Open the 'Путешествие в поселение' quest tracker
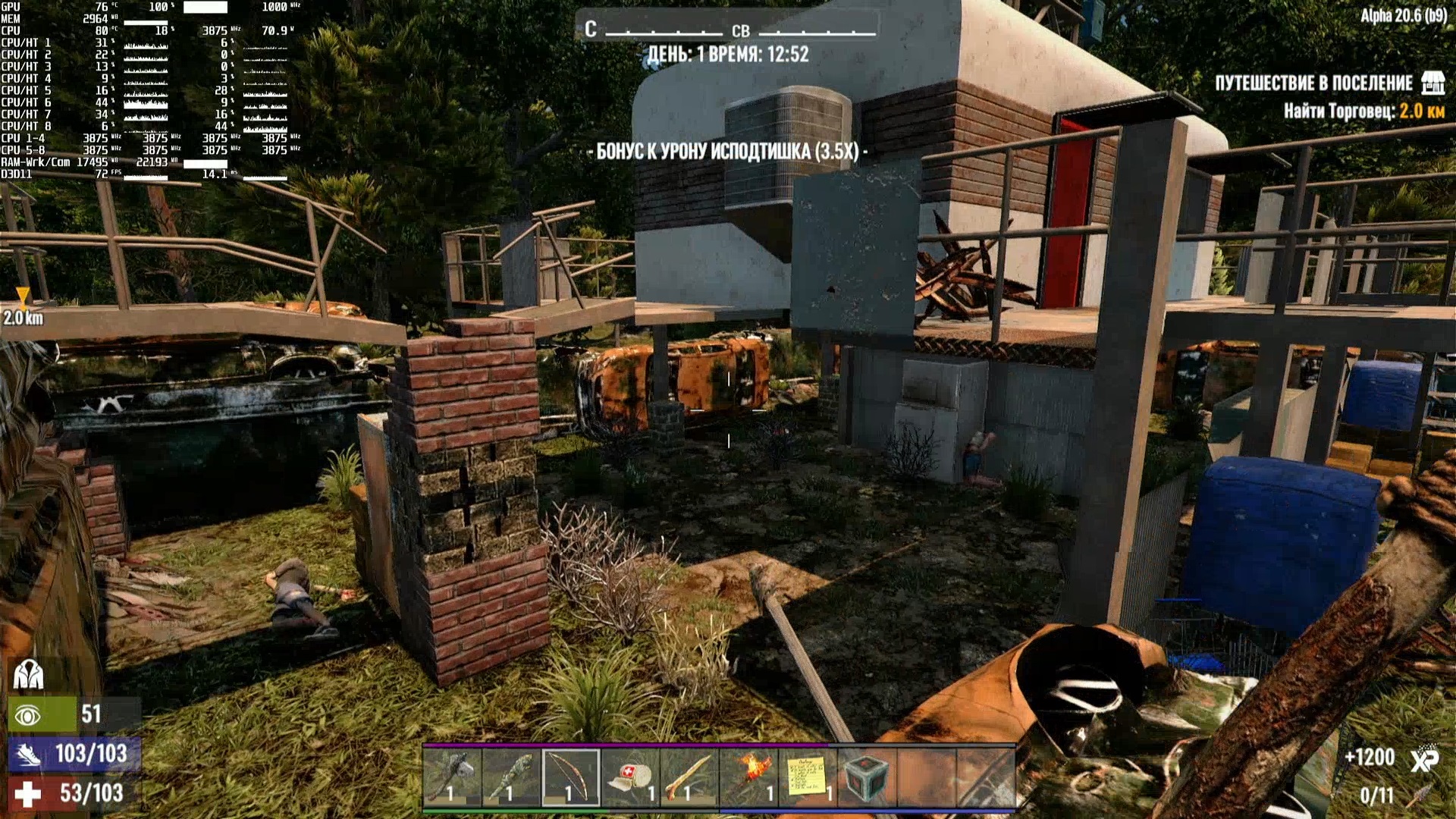1456x819 pixels. [1313, 83]
